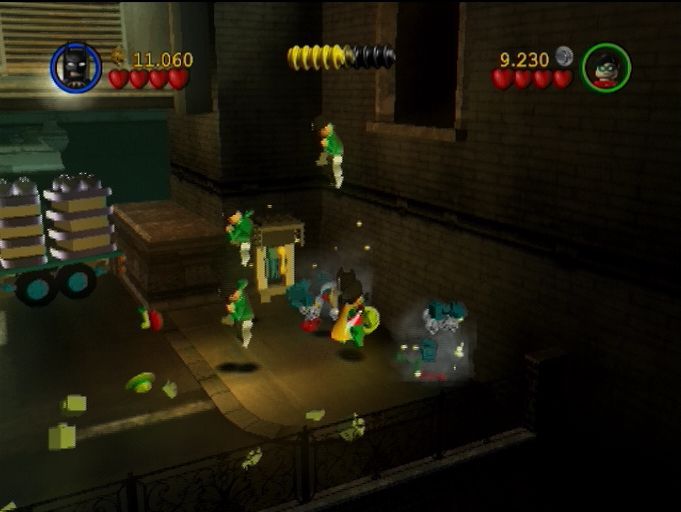Select the Robin character portrait
681x512 pixels.
pyautogui.click(x=606, y=67)
